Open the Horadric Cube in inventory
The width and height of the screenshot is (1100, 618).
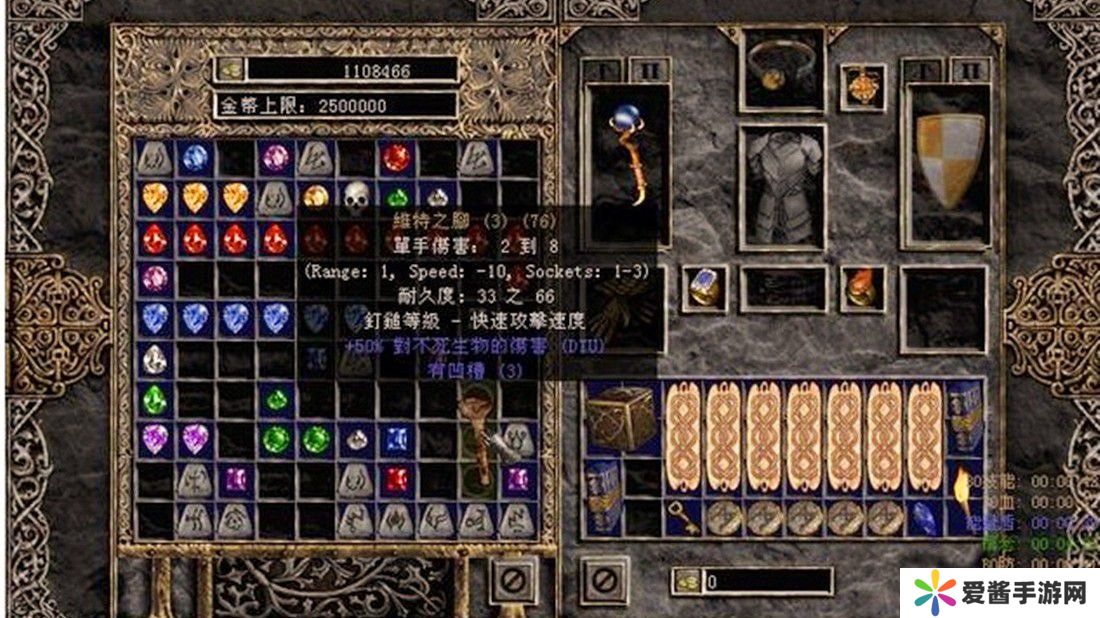622,417
